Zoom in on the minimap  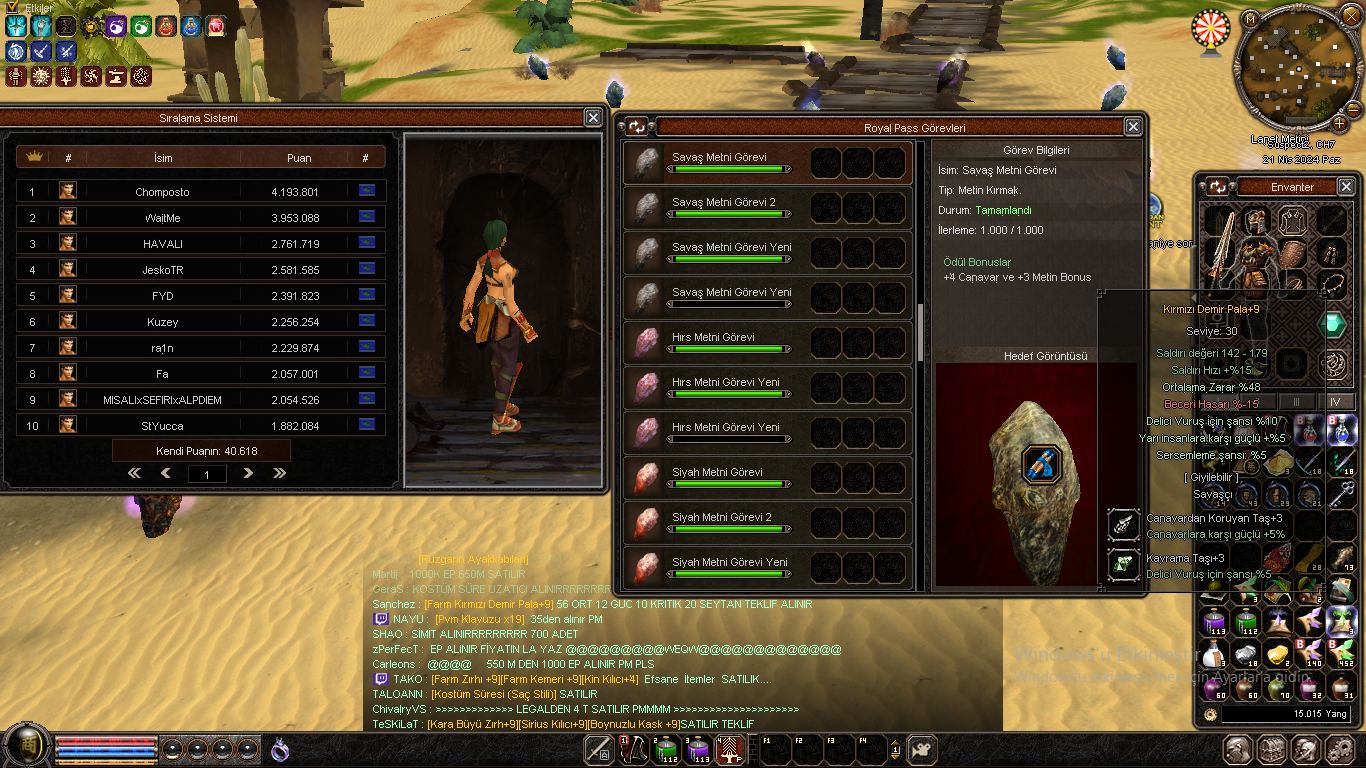(x=1340, y=123)
